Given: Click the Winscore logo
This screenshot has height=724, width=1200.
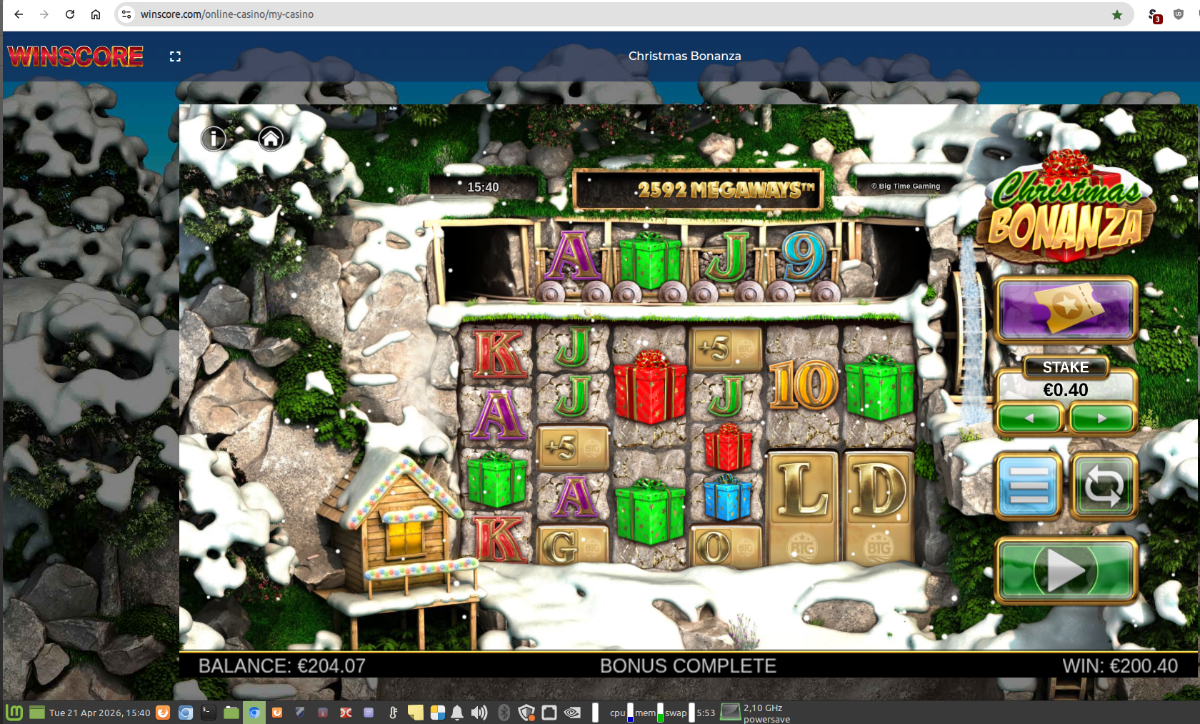Looking at the screenshot, I should 75,56.
